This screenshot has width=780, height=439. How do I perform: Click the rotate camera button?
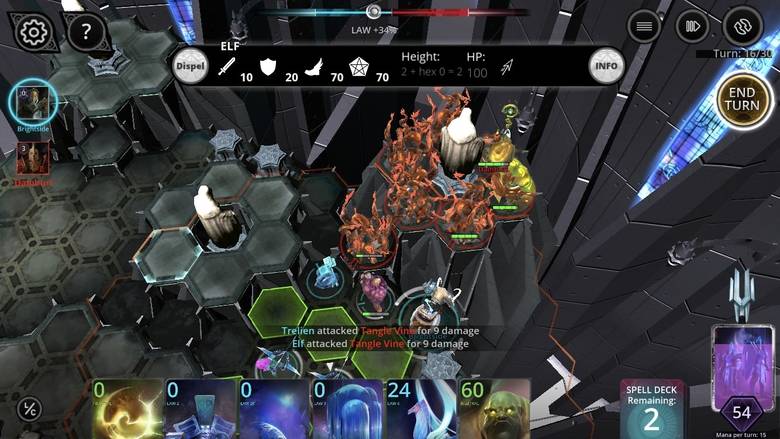click(743, 26)
